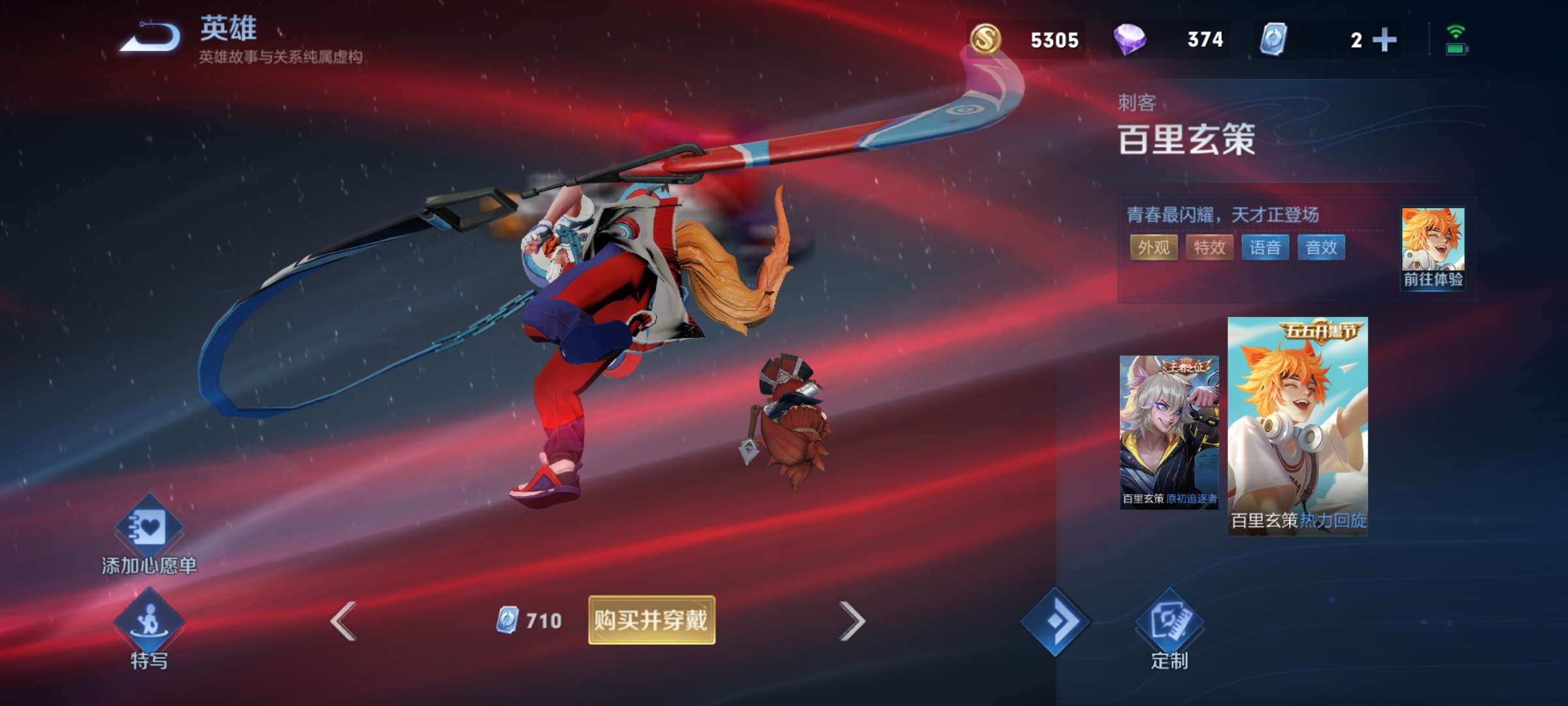The image size is (1568, 706).
Task: Select the 热力回旋 skin card
Action: click(1298, 426)
